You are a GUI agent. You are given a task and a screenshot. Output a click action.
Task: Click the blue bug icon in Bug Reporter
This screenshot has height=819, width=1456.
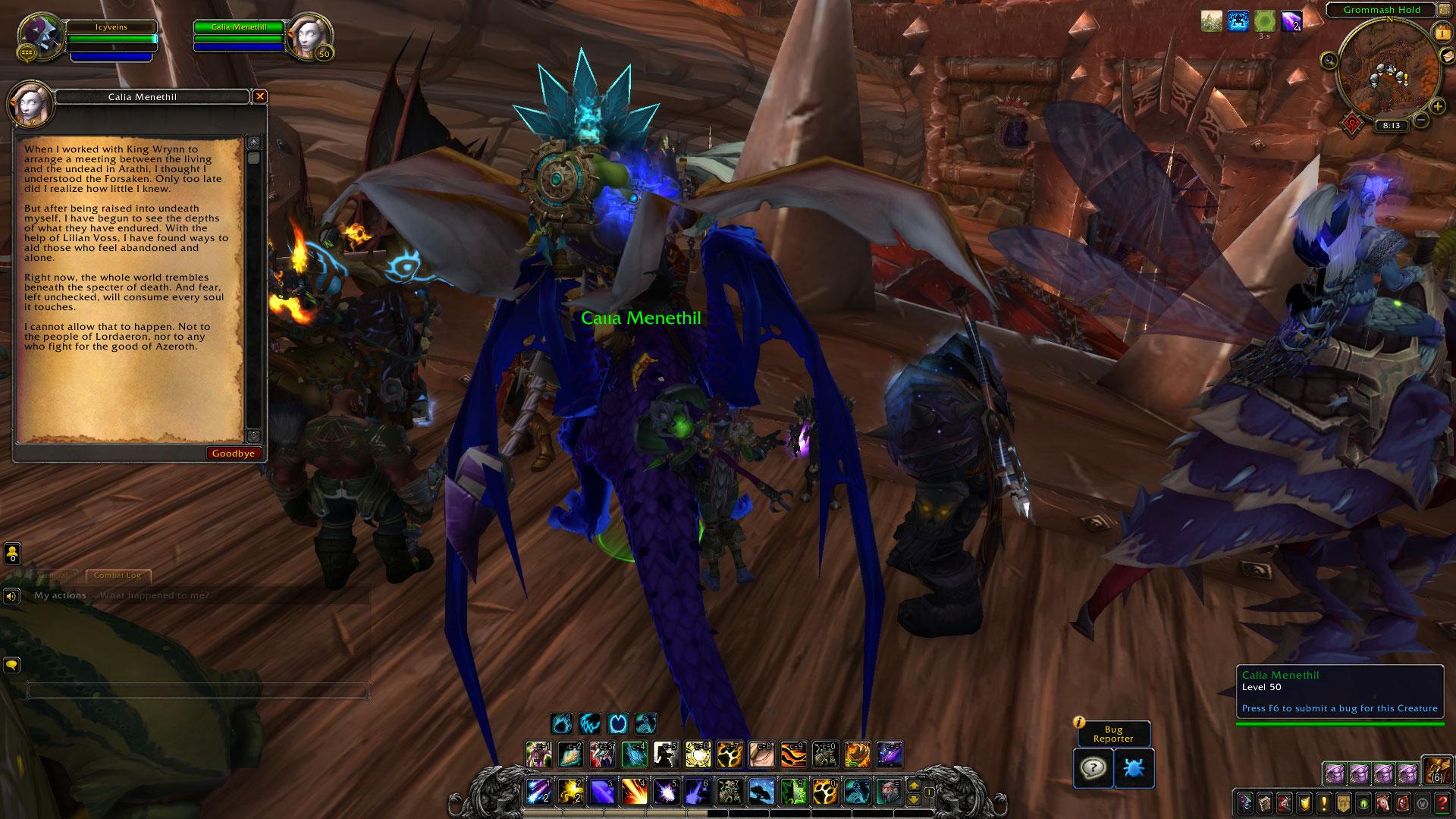point(1134,768)
